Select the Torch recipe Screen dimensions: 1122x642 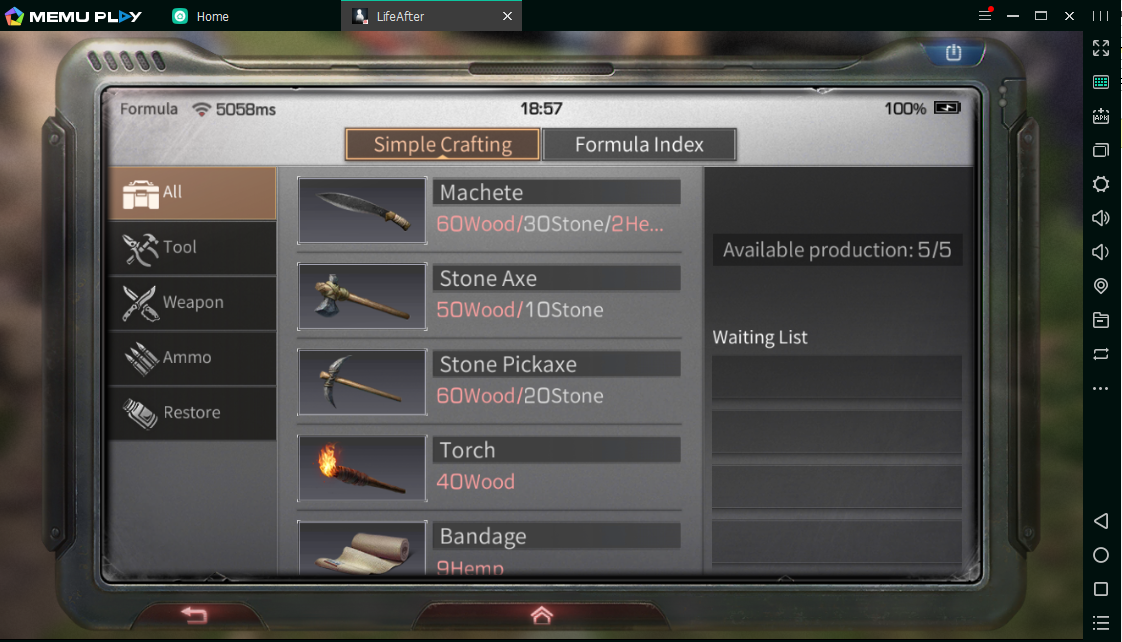(x=490, y=468)
